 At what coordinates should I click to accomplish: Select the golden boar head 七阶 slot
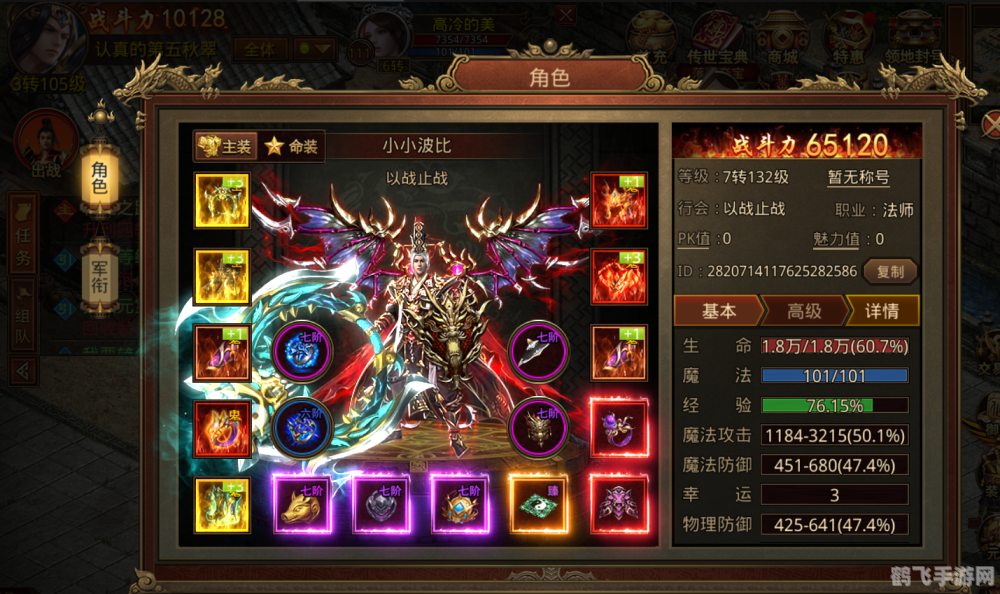coord(302,503)
